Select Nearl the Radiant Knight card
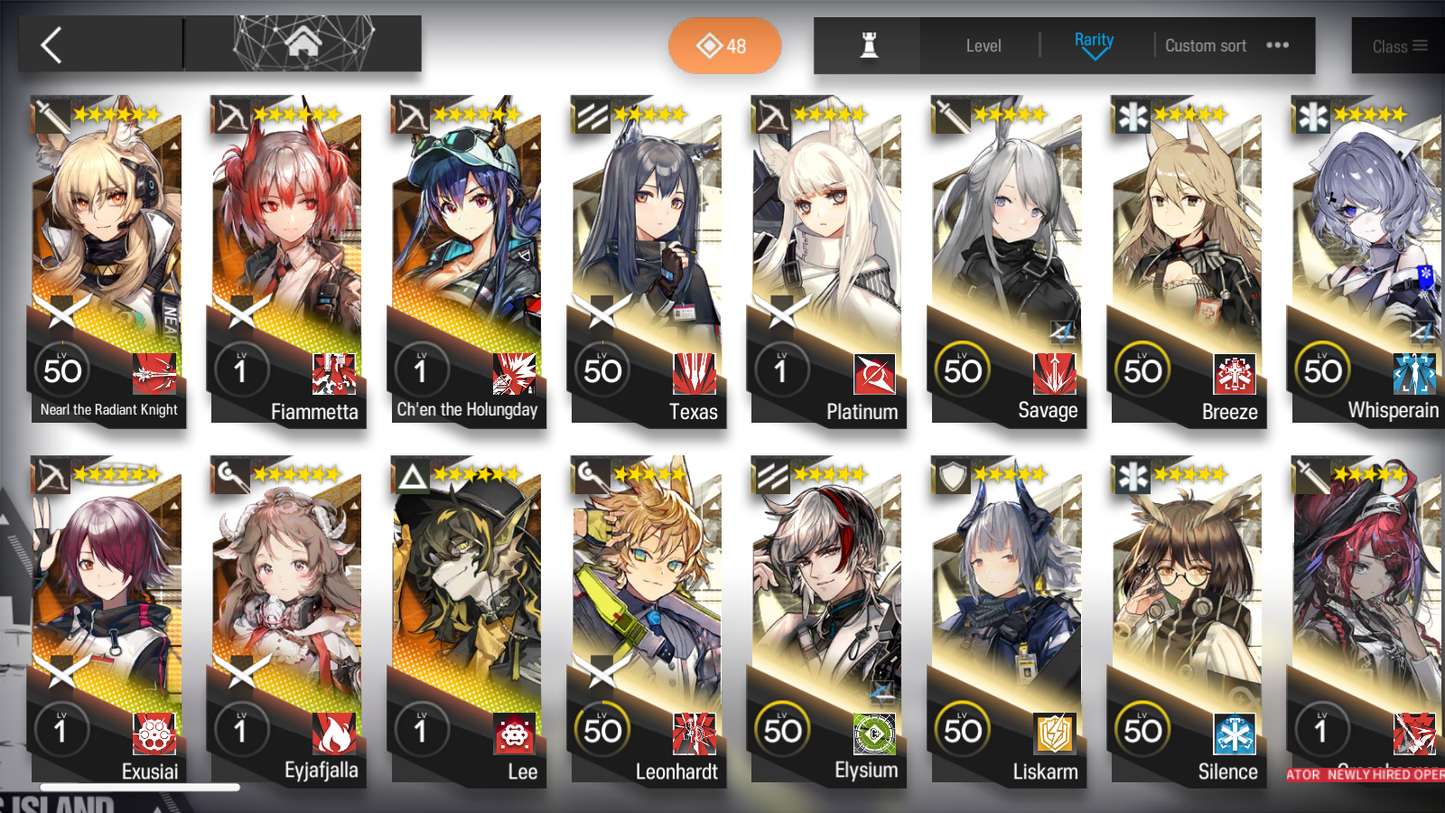The height and width of the screenshot is (813, 1445). (107, 260)
